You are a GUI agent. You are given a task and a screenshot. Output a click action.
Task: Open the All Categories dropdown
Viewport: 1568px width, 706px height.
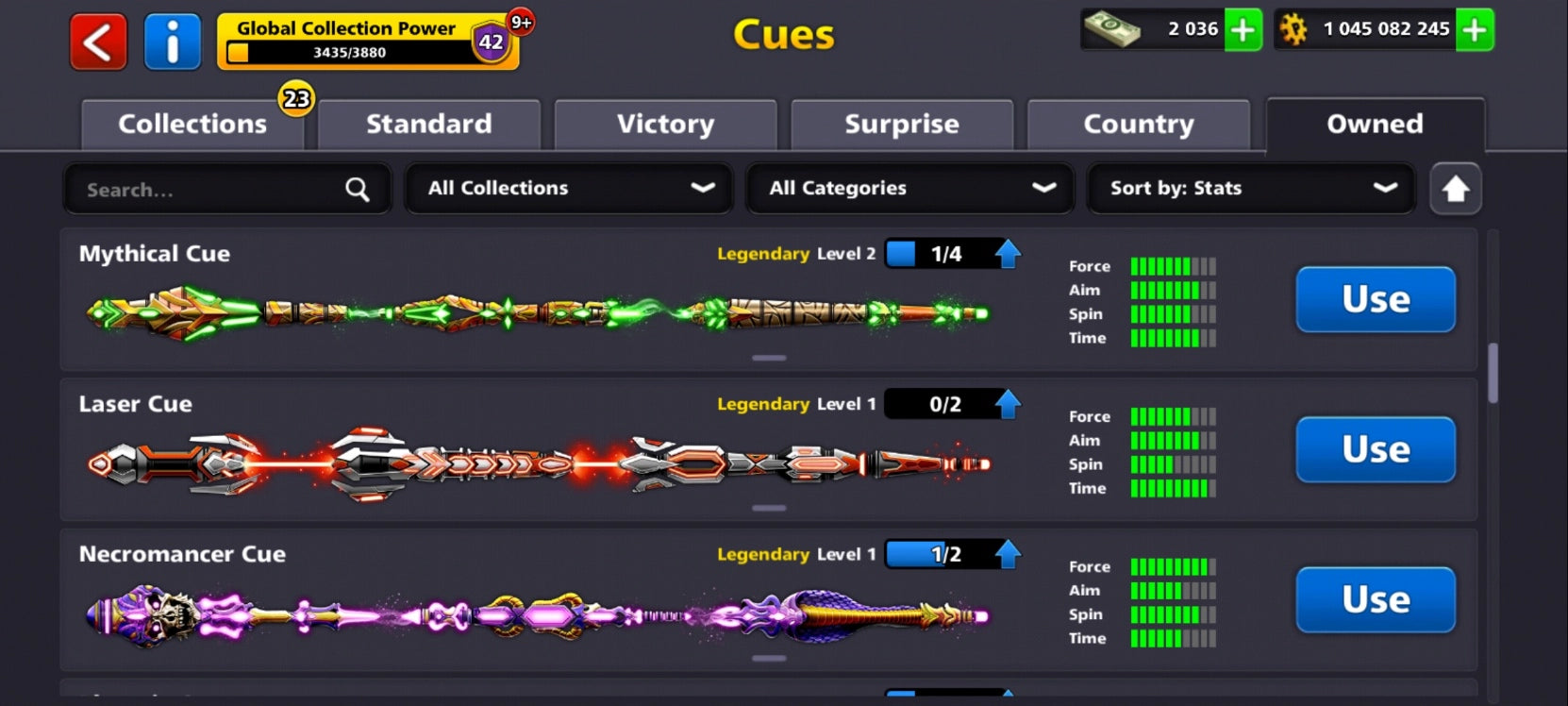click(x=909, y=188)
